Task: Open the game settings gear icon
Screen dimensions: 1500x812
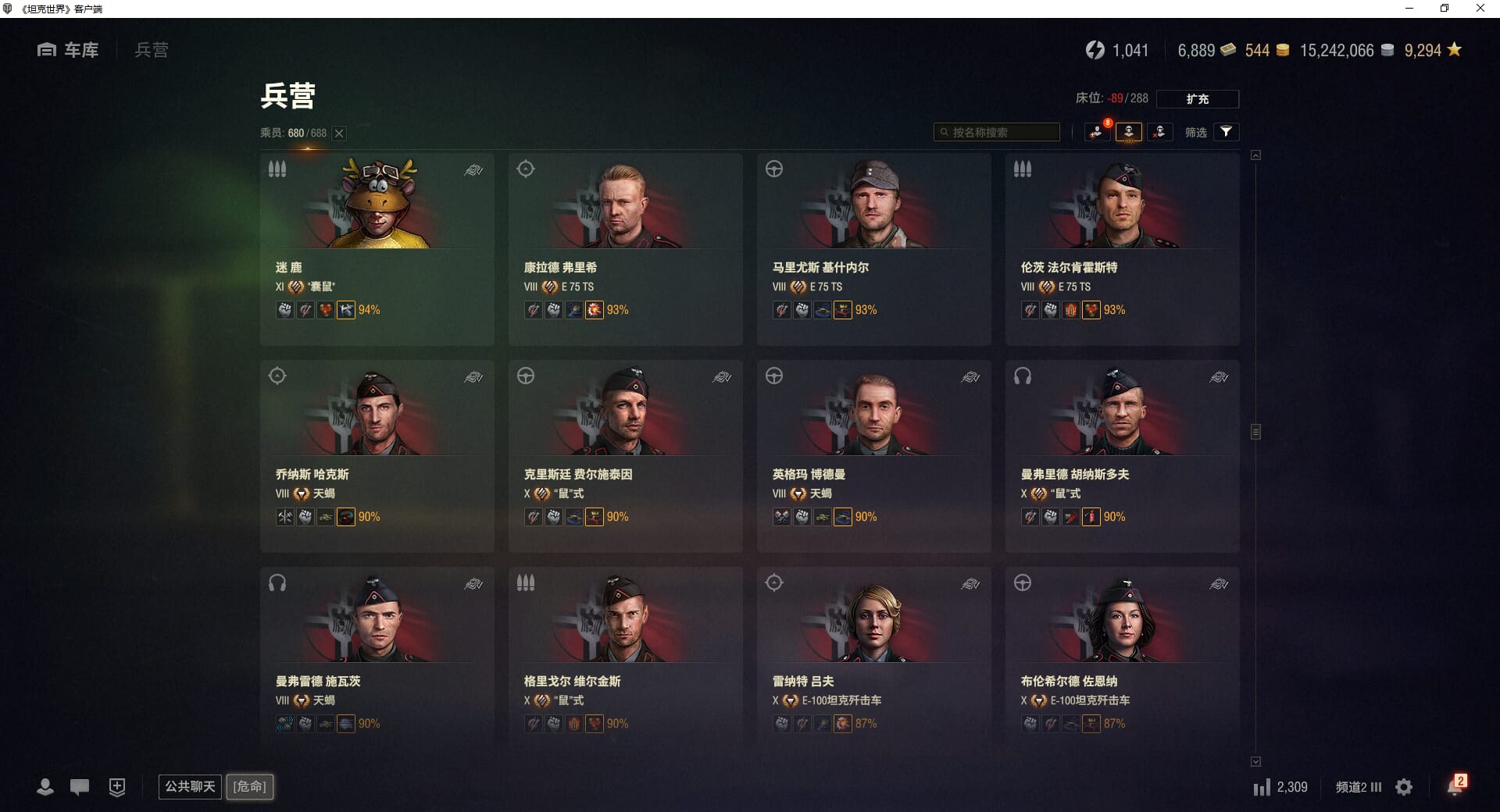Action: pos(1404,787)
